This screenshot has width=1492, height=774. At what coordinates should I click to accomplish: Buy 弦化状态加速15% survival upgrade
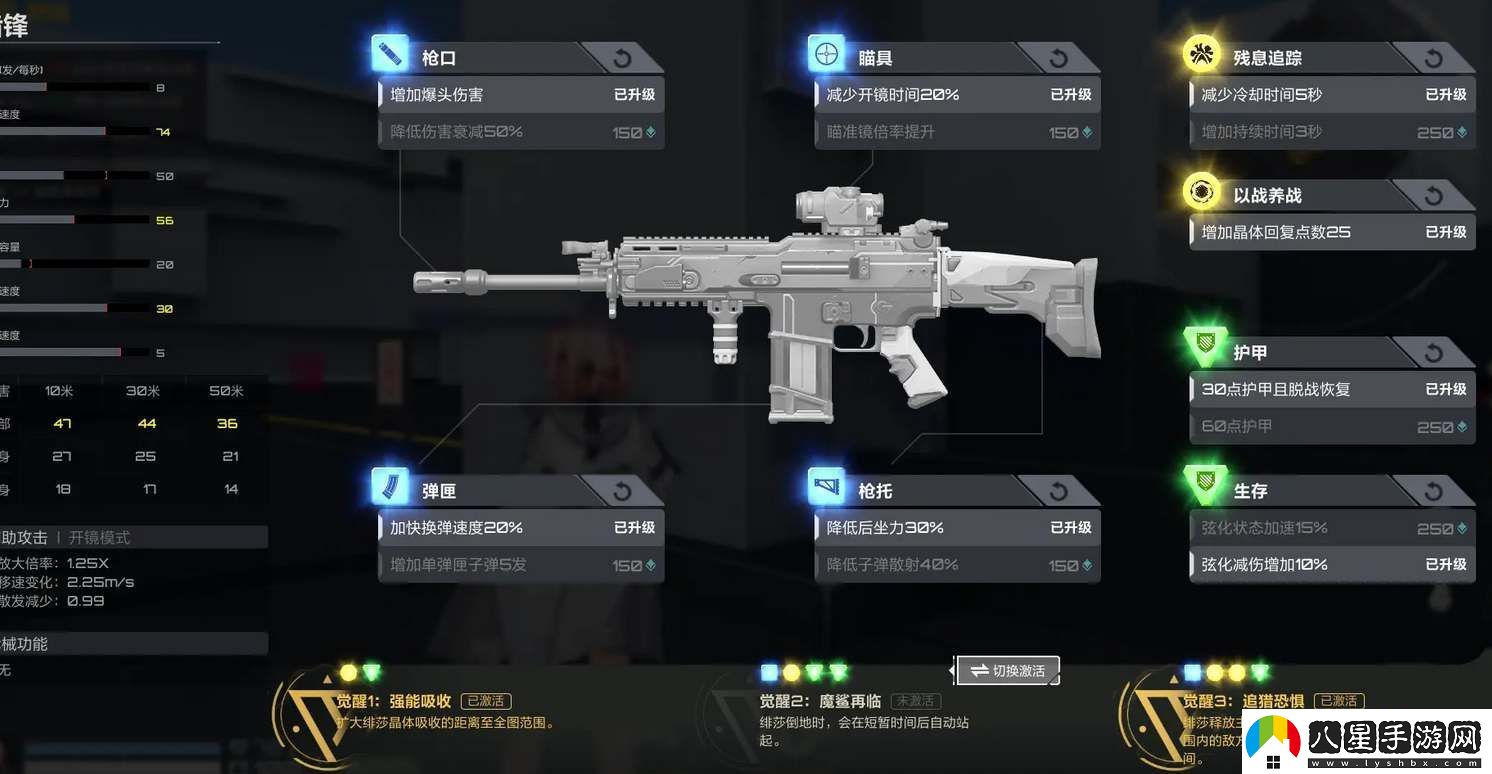click(x=1332, y=528)
